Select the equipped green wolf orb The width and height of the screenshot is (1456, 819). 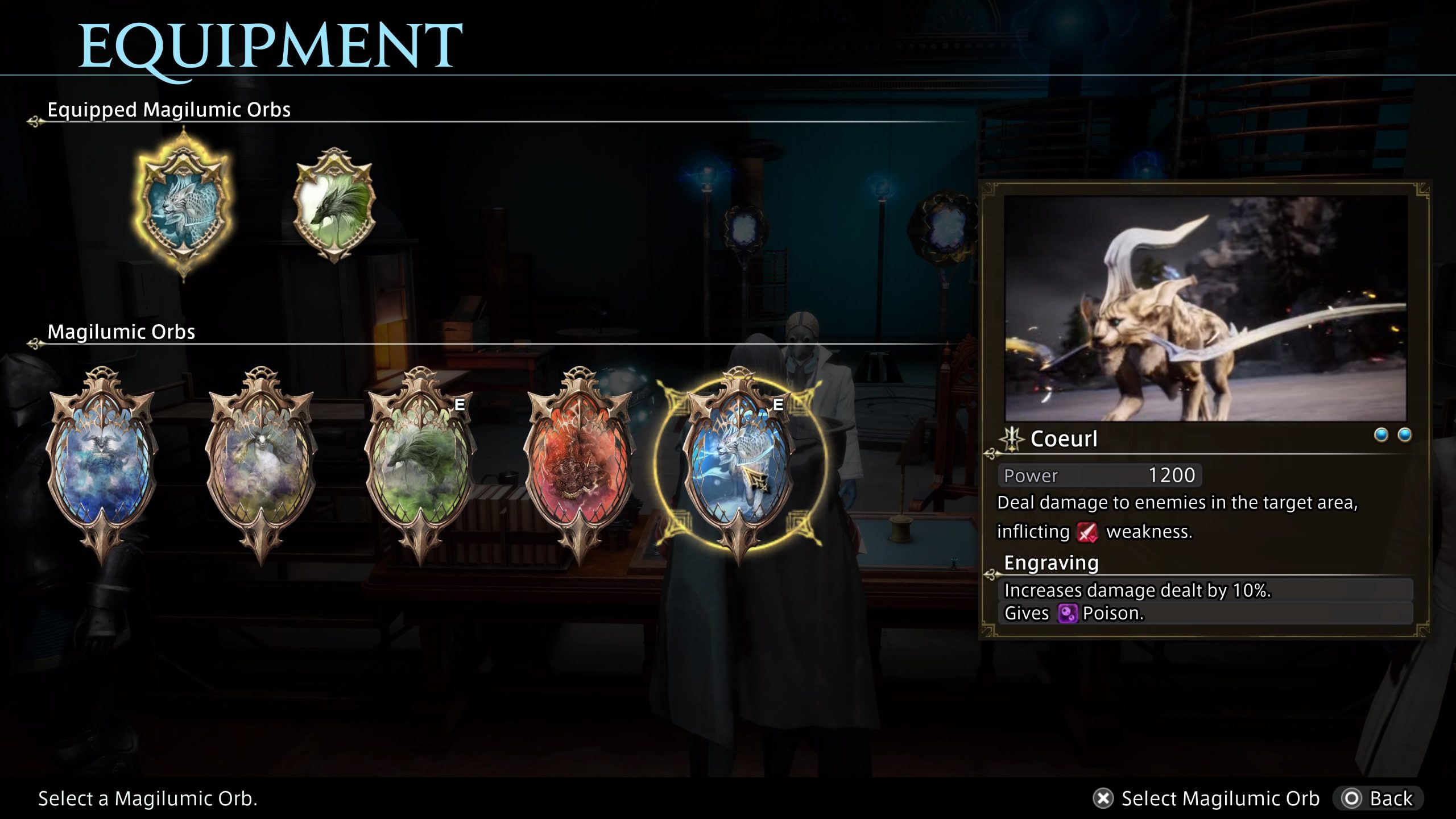tap(334, 206)
